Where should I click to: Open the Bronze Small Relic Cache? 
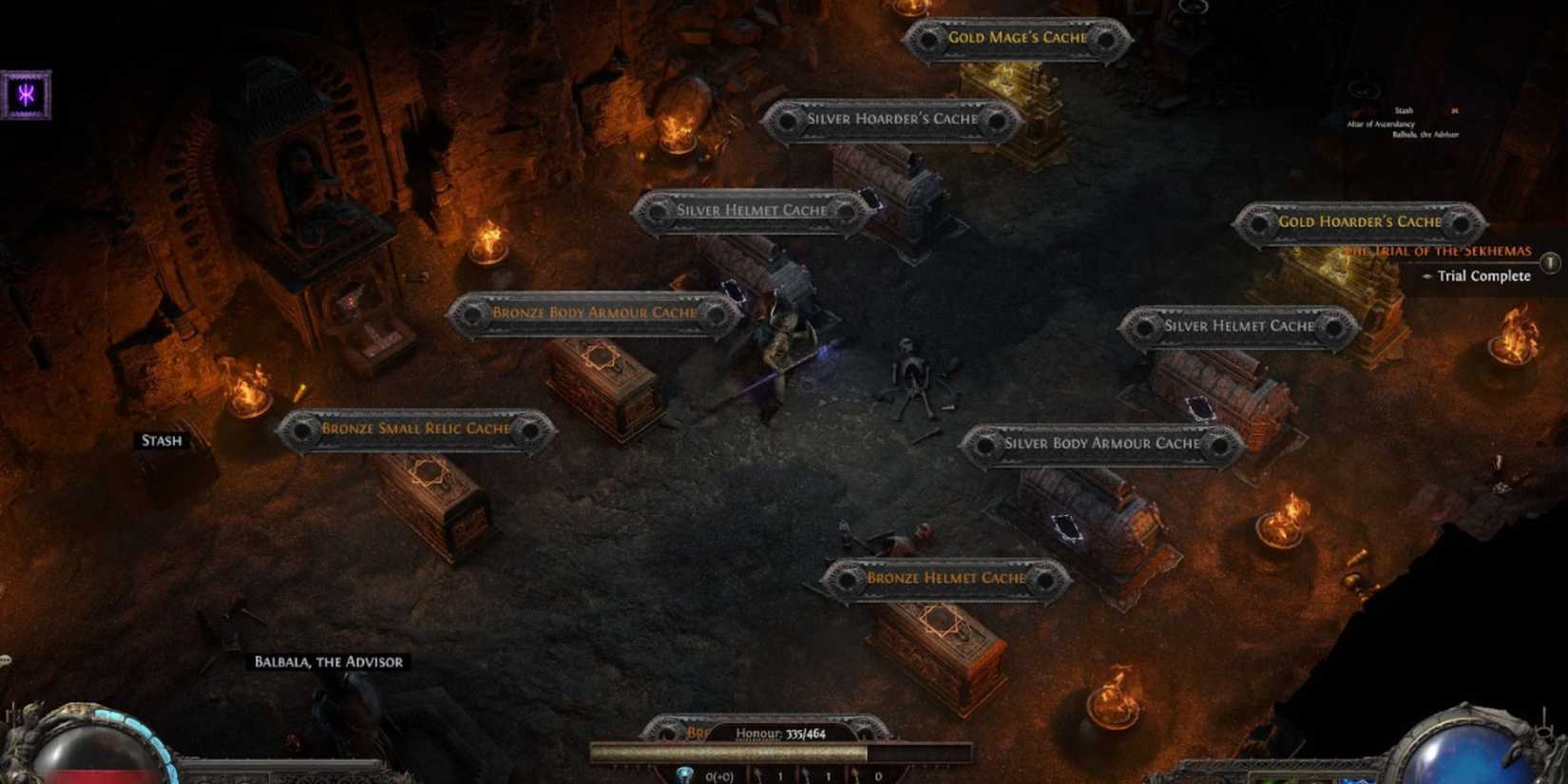(416, 430)
